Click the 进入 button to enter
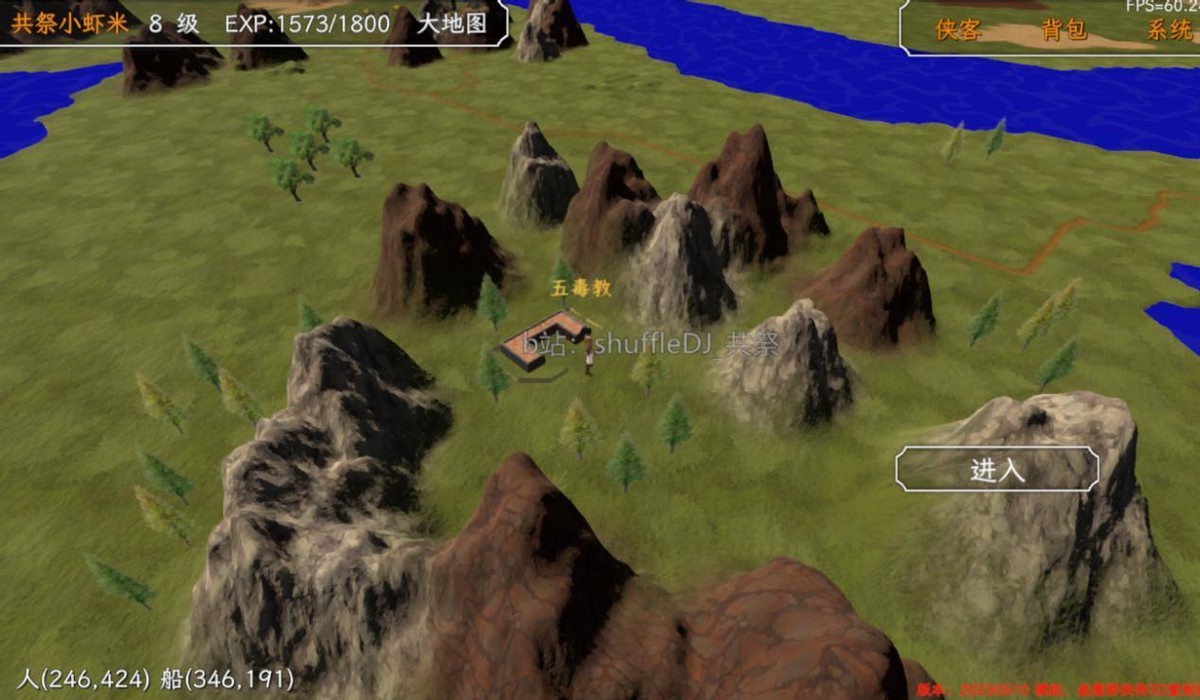The height and width of the screenshot is (700, 1200). (997, 470)
